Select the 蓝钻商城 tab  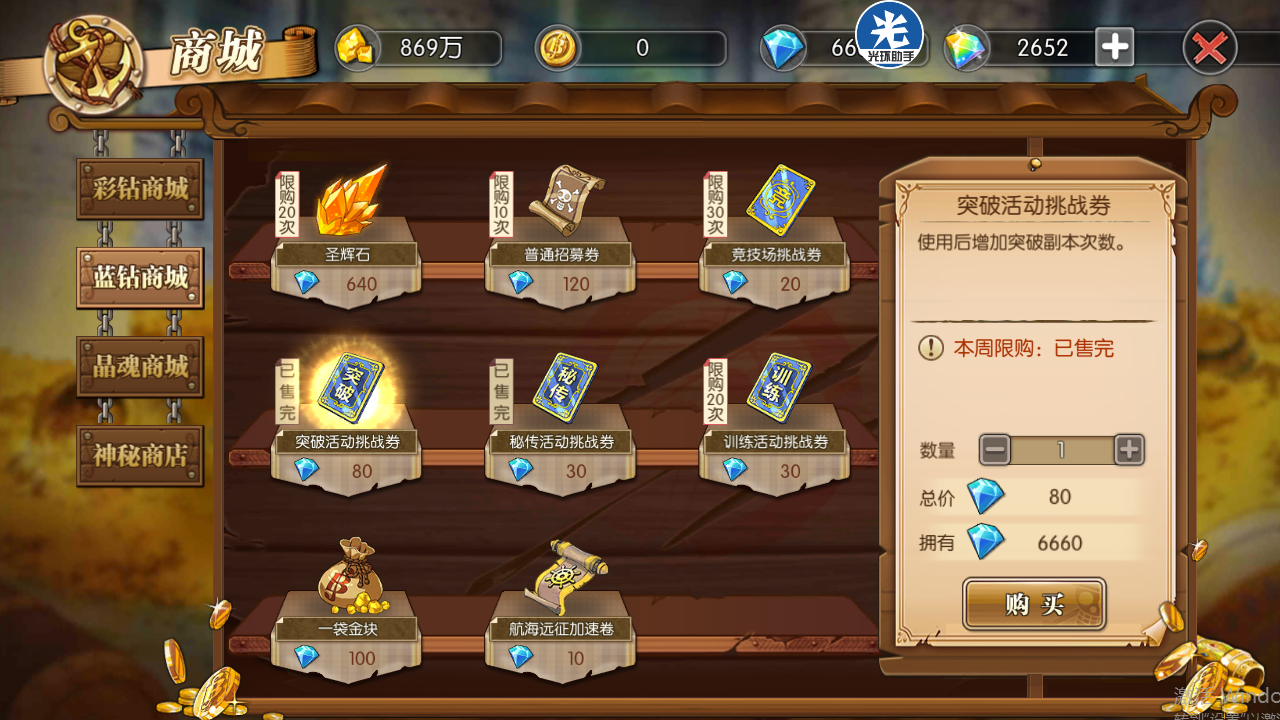(140, 277)
